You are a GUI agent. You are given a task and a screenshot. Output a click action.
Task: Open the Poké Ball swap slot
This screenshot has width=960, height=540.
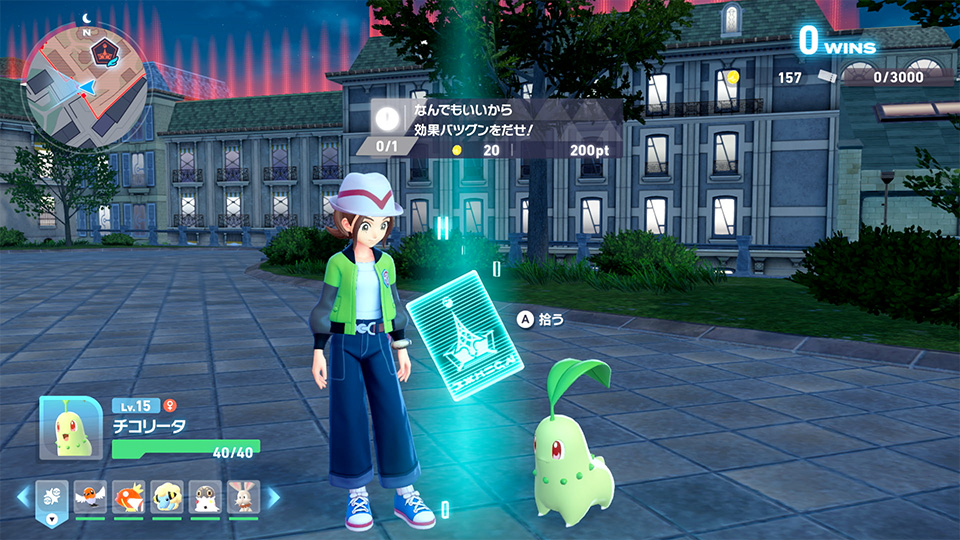(52, 497)
